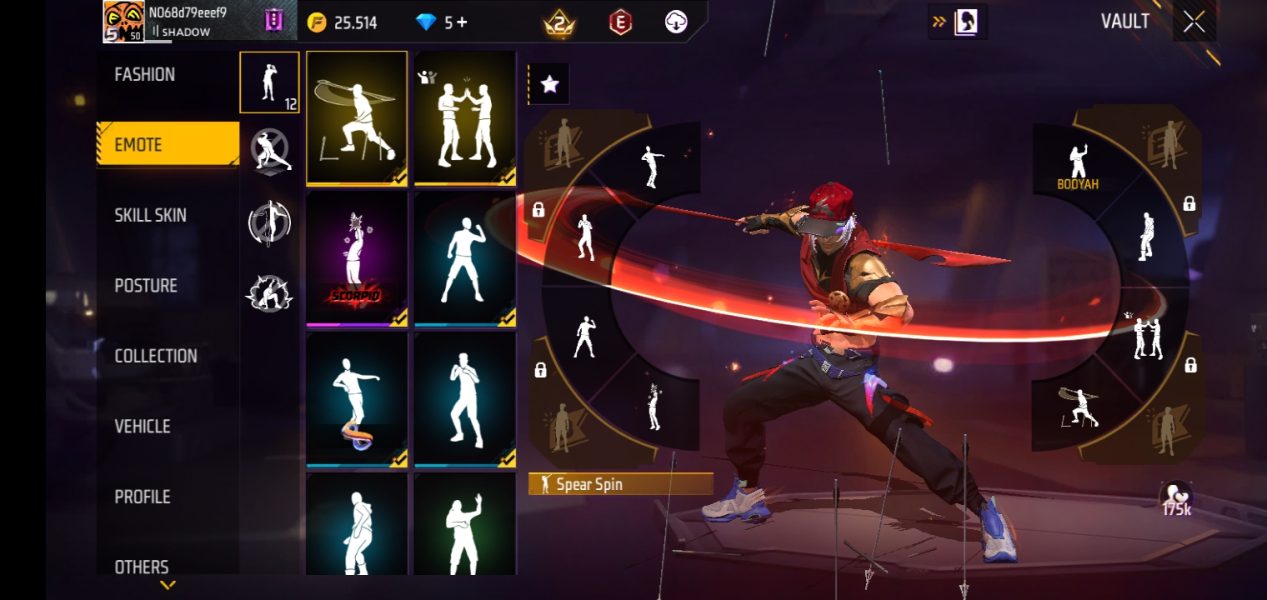The width and height of the screenshot is (1267, 600).
Task: Switch to the Skill Skin tab
Action: click(x=150, y=215)
